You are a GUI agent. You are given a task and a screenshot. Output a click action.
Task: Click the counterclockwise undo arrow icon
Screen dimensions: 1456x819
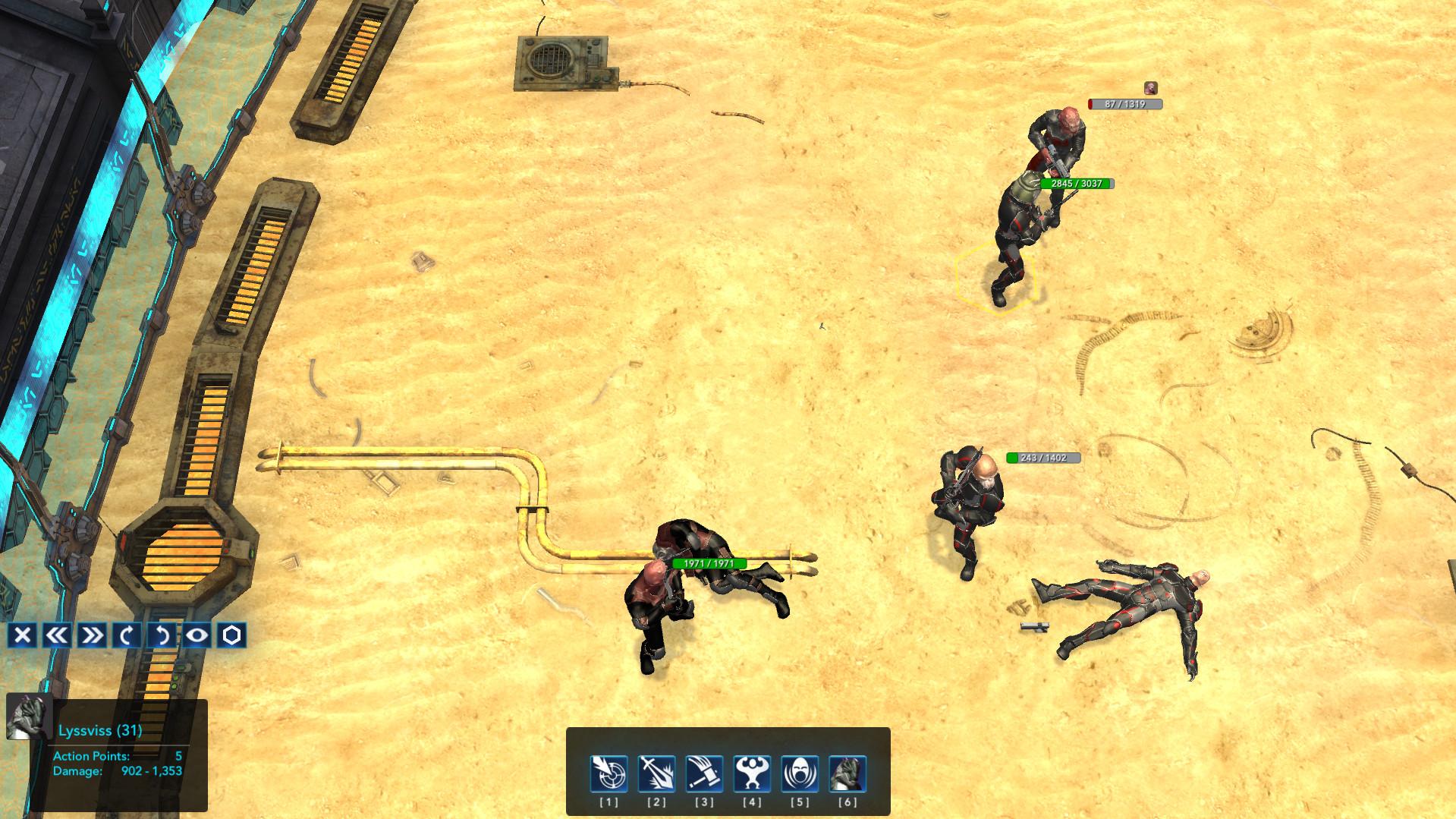pyautogui.click(x=161, y=634)
